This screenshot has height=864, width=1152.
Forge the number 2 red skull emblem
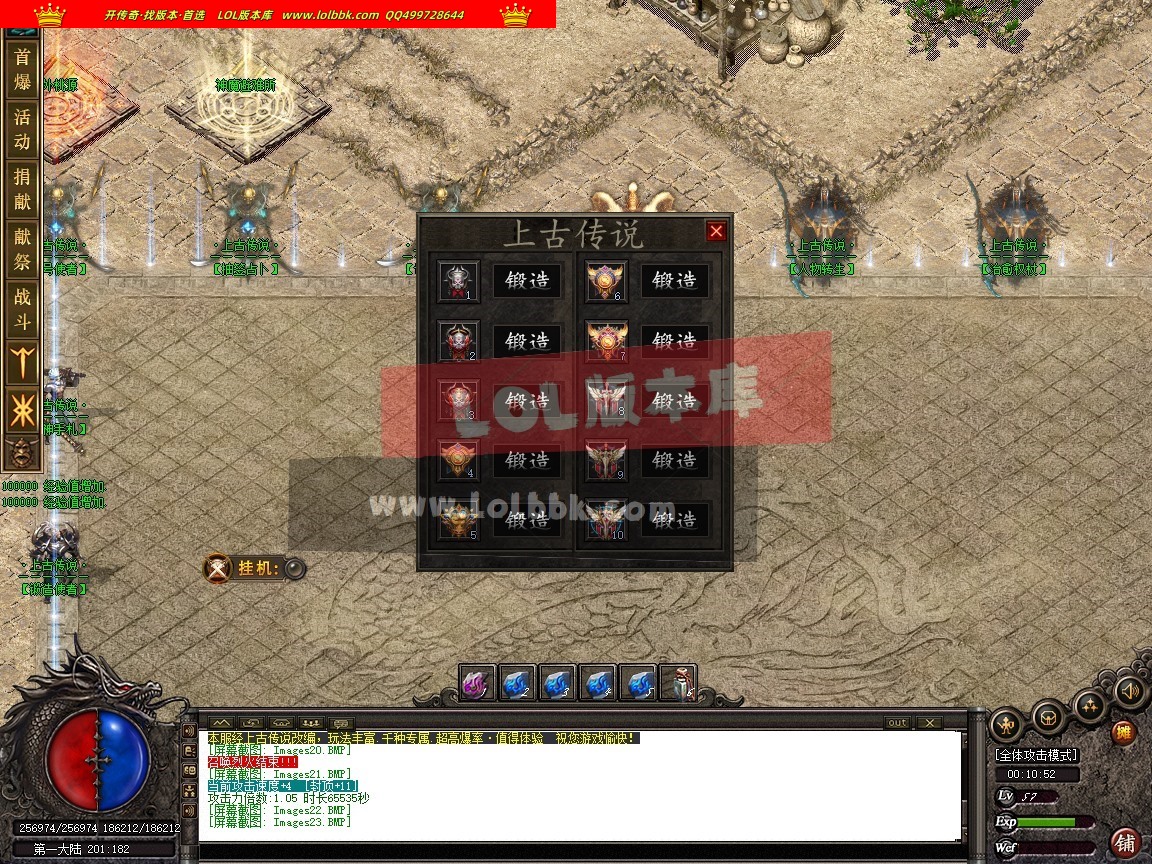point(528,341)
